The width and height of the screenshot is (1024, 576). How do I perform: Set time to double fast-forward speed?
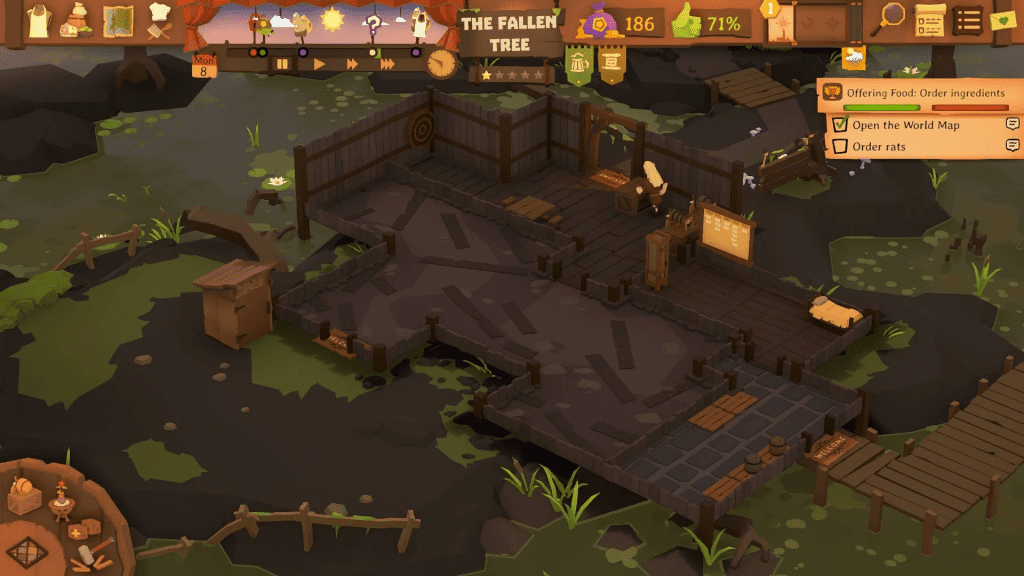[352, 64]
